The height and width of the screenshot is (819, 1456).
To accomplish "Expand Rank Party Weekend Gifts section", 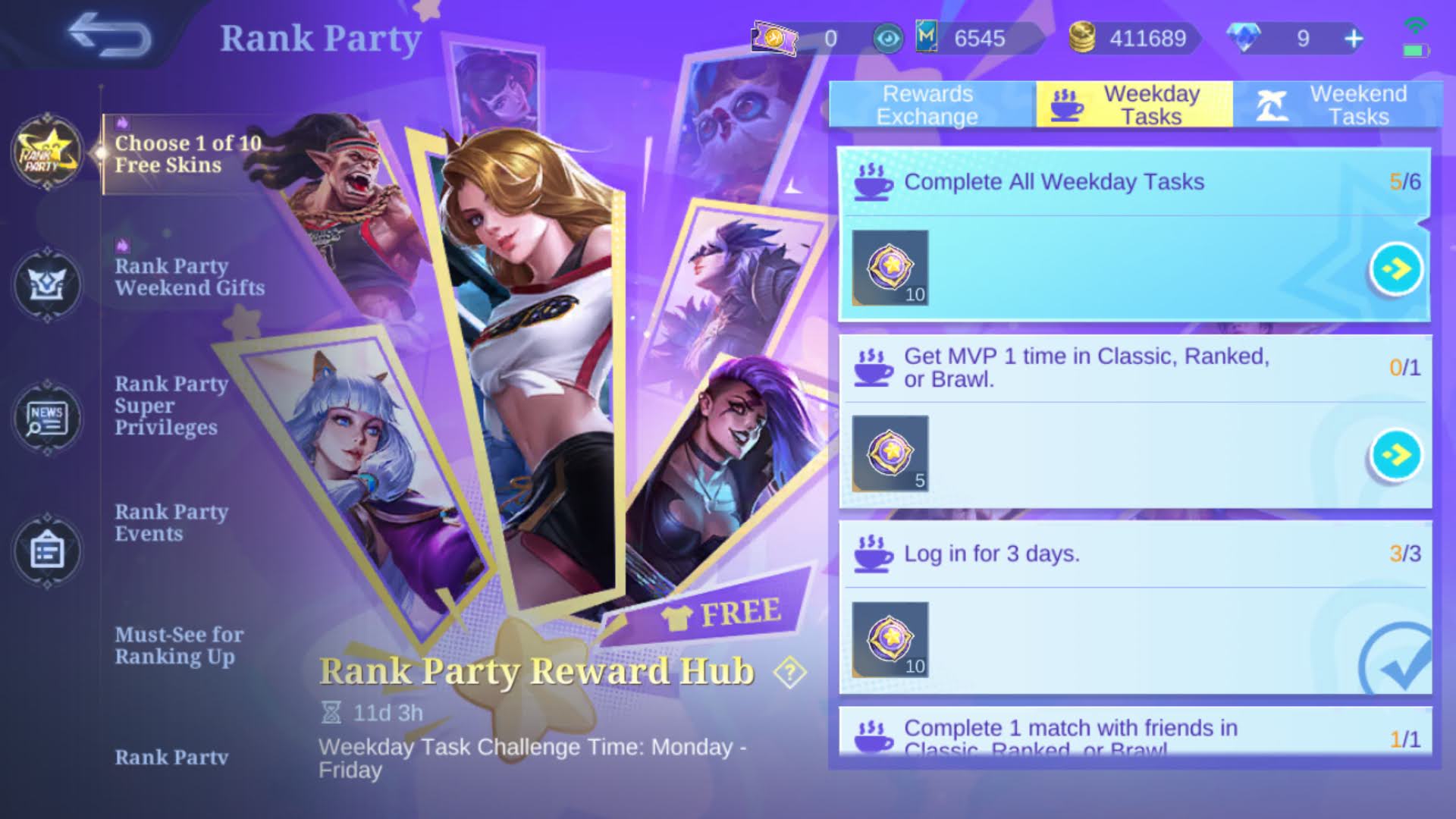I will [190, 277].
